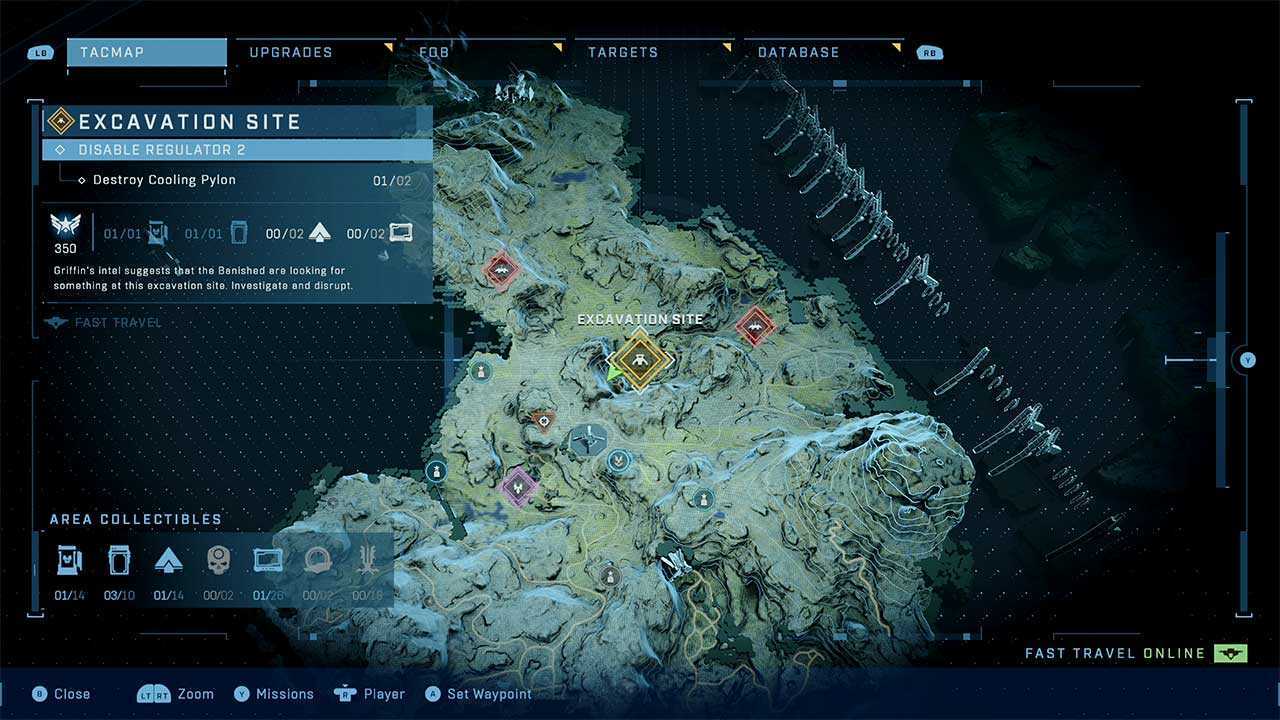1280x720 pixels.
Task: Switch to the Upgrades tab
Action: pos(291,52)
